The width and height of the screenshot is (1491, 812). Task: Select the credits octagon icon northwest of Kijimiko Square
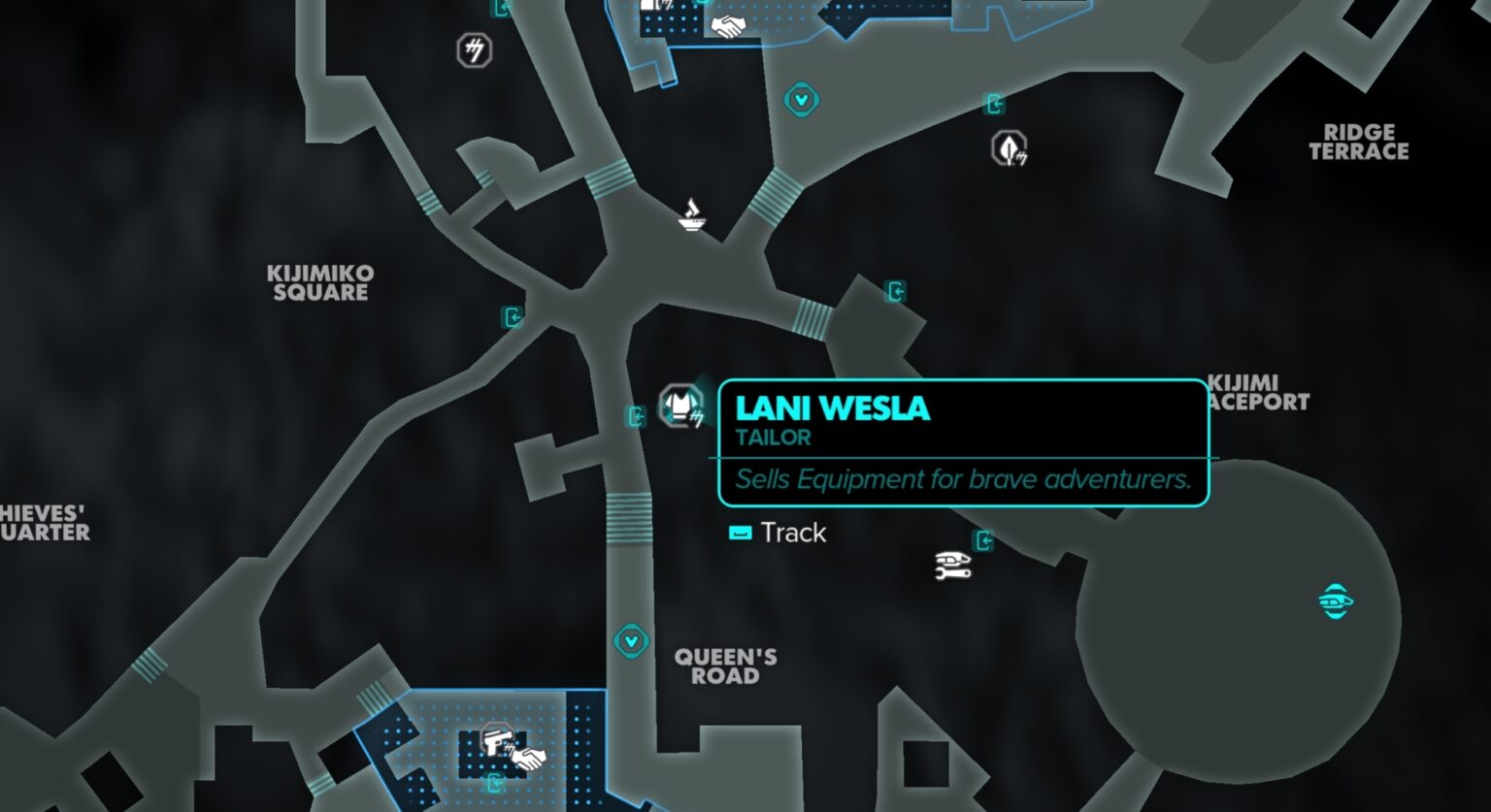[473, 50]
